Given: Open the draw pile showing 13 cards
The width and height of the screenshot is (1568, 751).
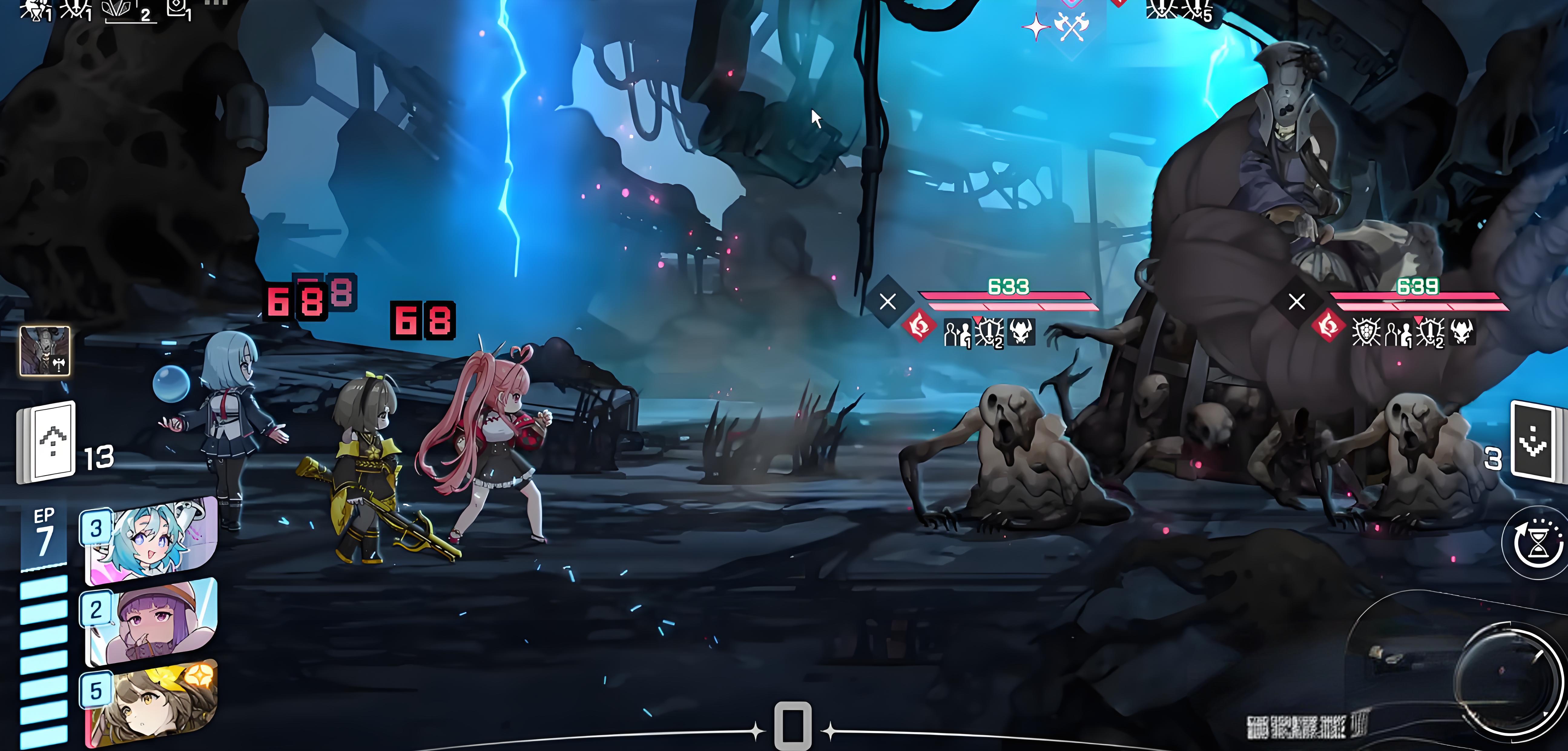Looking at the screenshot, I should click(48, 443).
